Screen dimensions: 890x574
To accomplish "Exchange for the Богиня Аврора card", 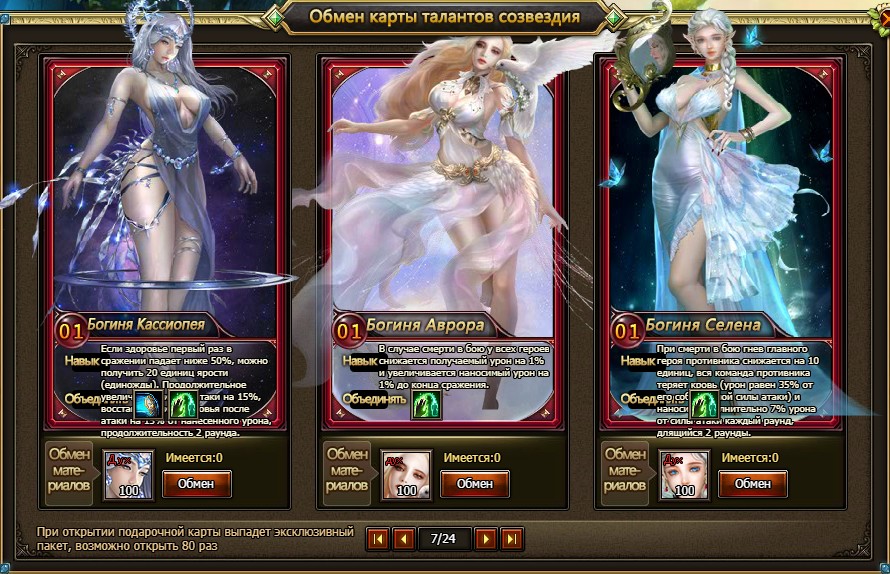I will click(x=475, y=484).
